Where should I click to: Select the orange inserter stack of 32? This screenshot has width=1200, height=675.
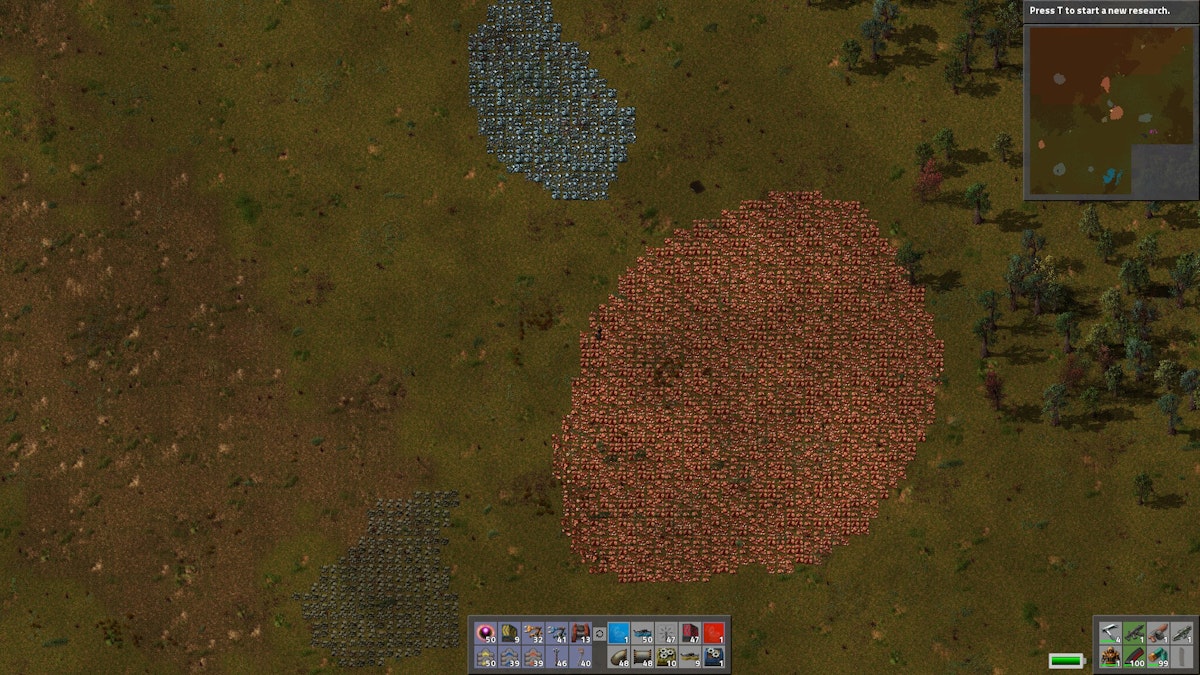(534, 633)
